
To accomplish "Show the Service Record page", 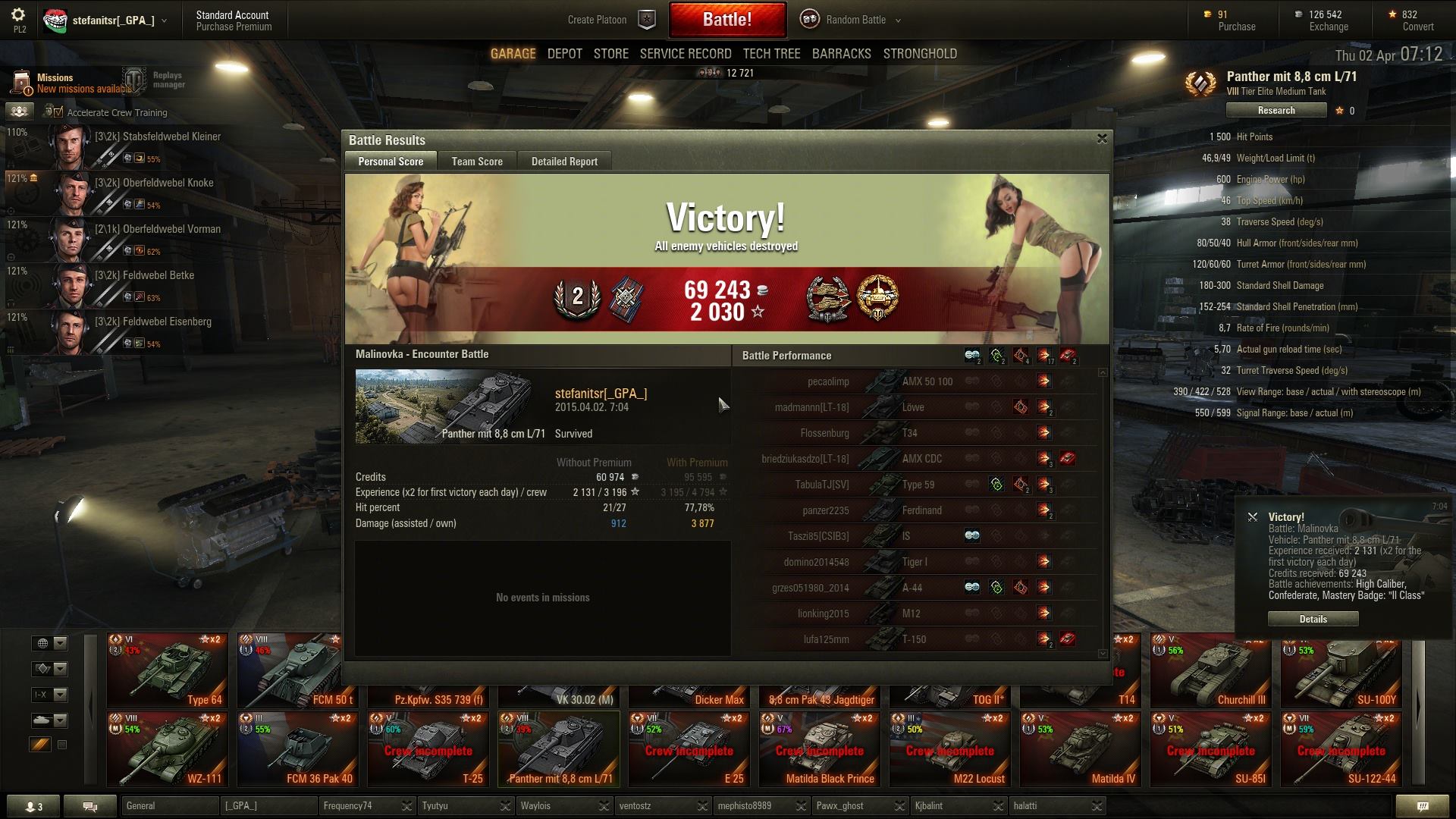I will [x=686, y=54].
